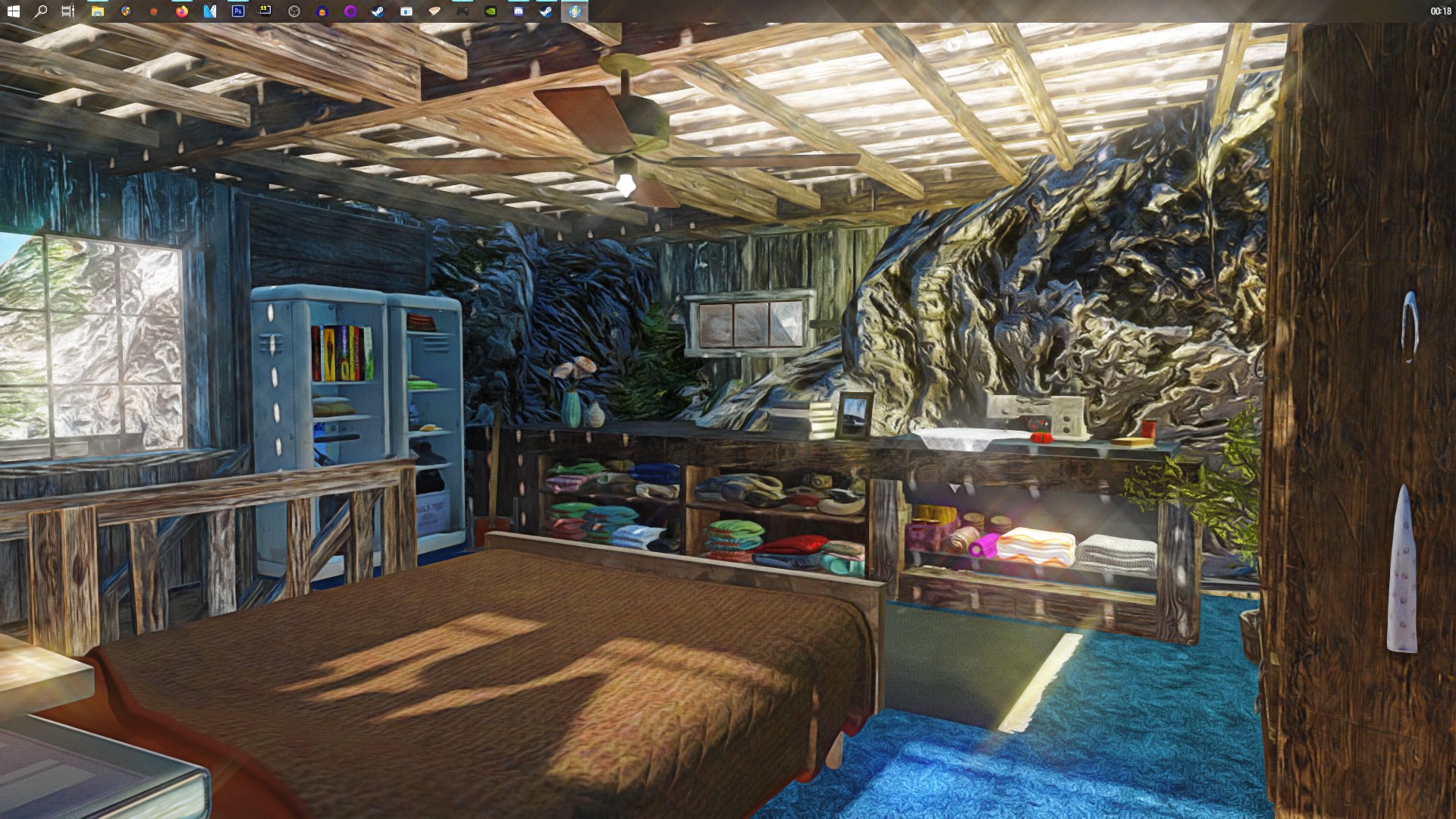
Task: Open the Windows Start menu
Action: pyautogui.click(x=13, y=11)
